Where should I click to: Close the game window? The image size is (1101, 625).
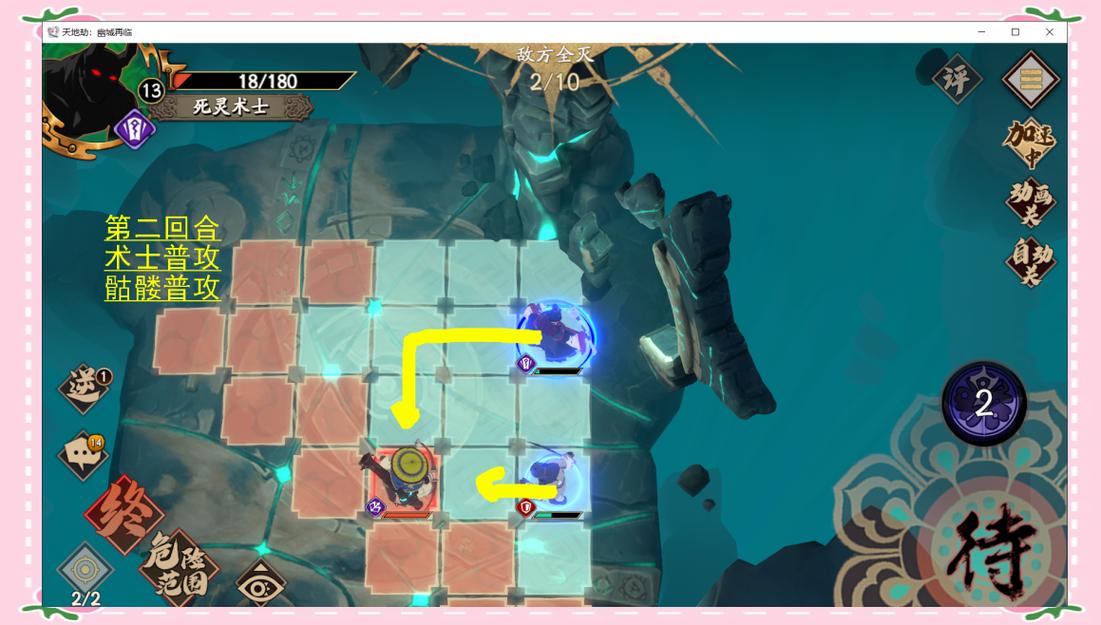tap(1049, 32)
